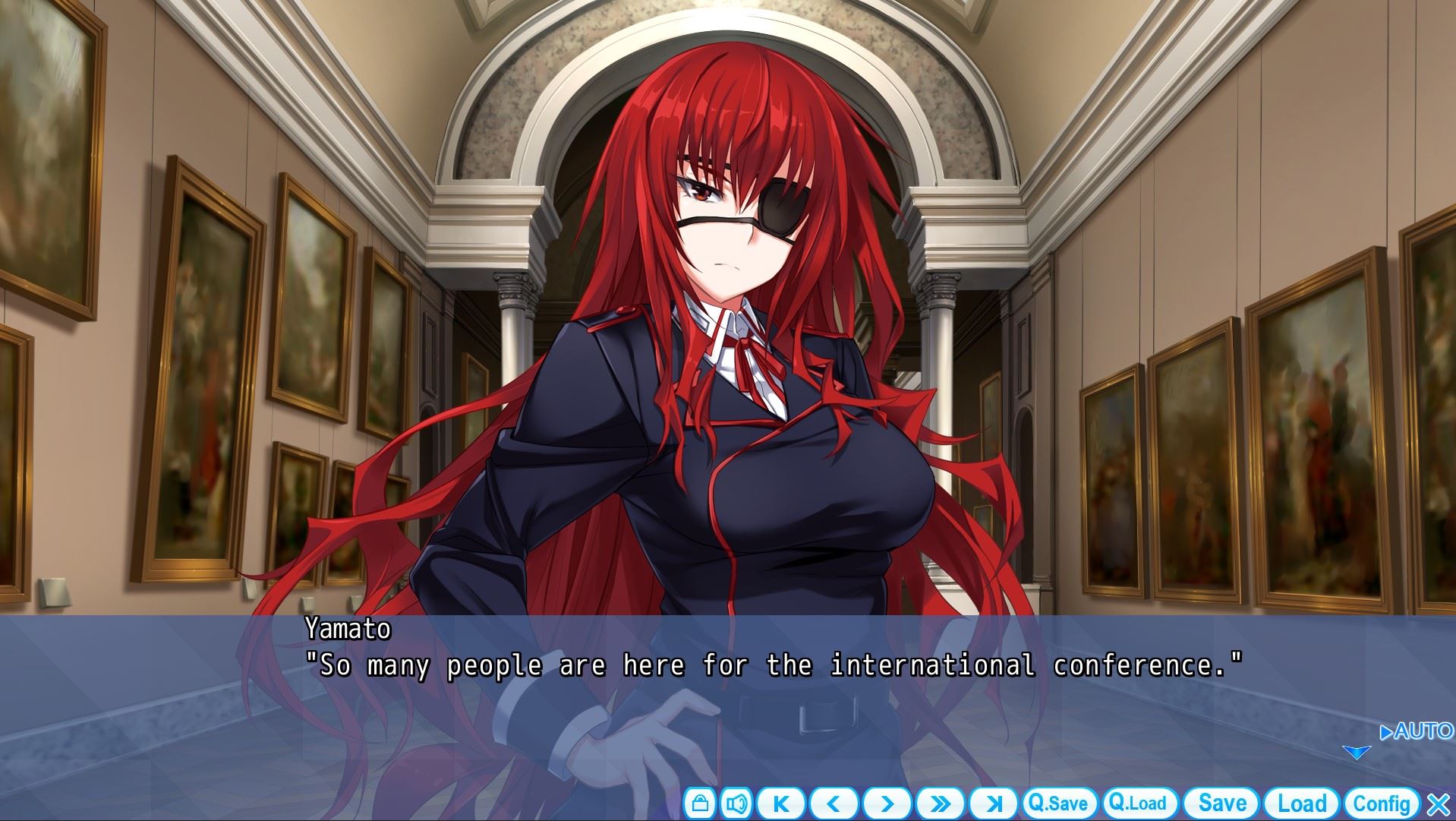Hide the text window with the X

[x=1439, y=804]
